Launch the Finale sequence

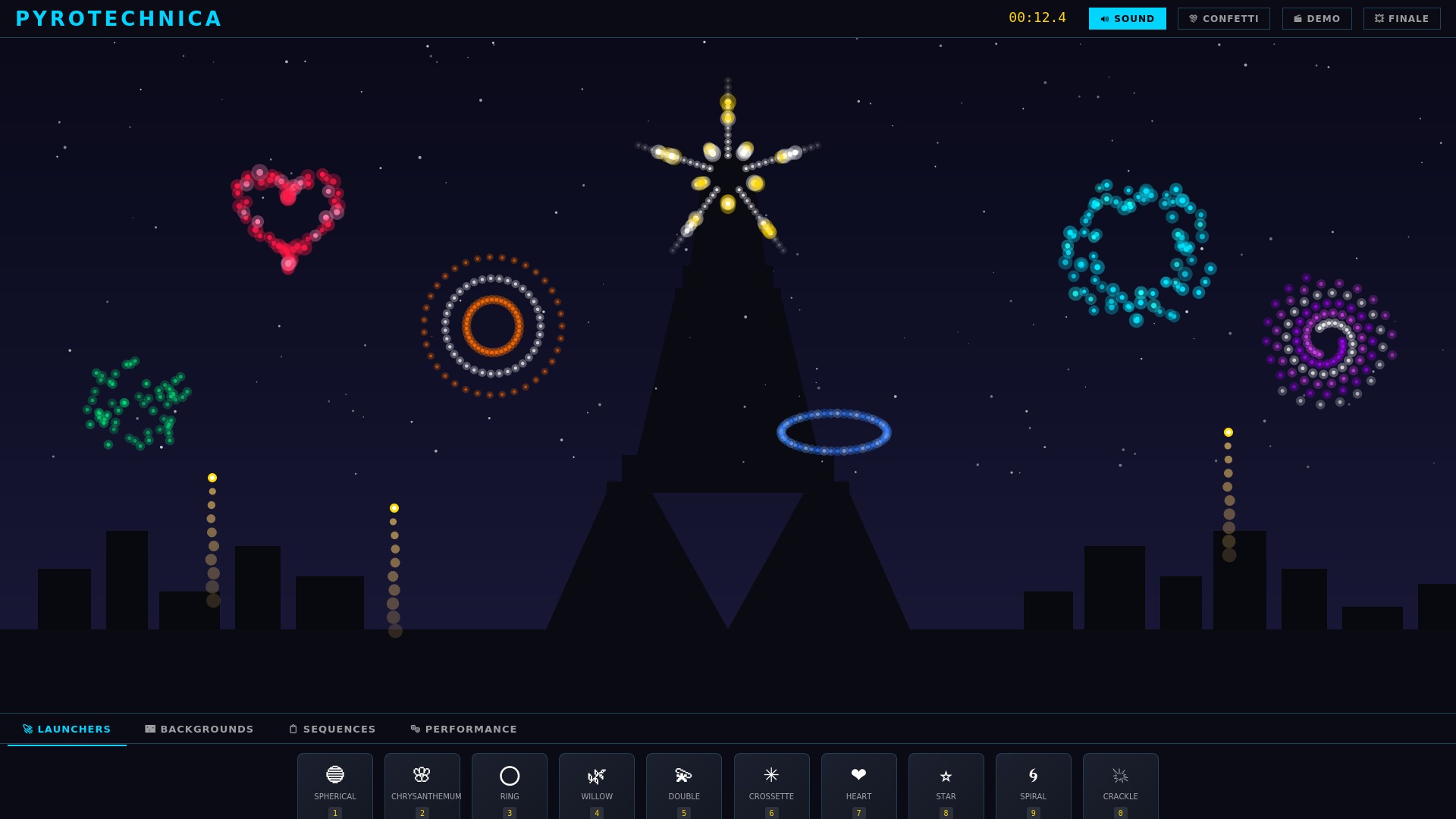tap(1401, 18)
